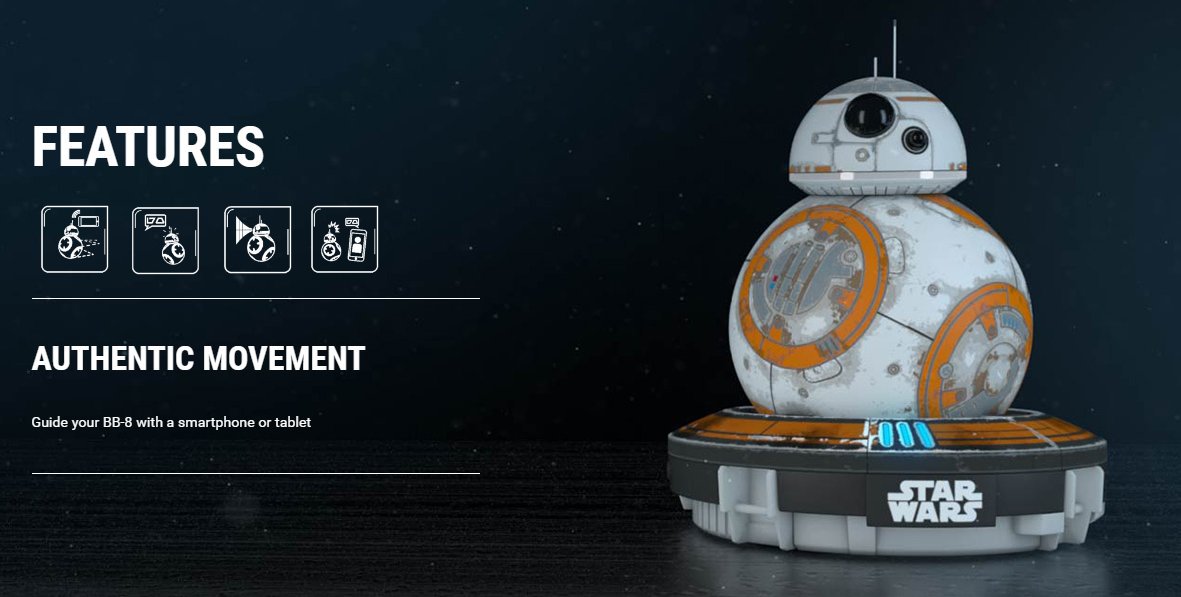Open the BB-8 hologram projection feature icon

click(x=257, y=239)
